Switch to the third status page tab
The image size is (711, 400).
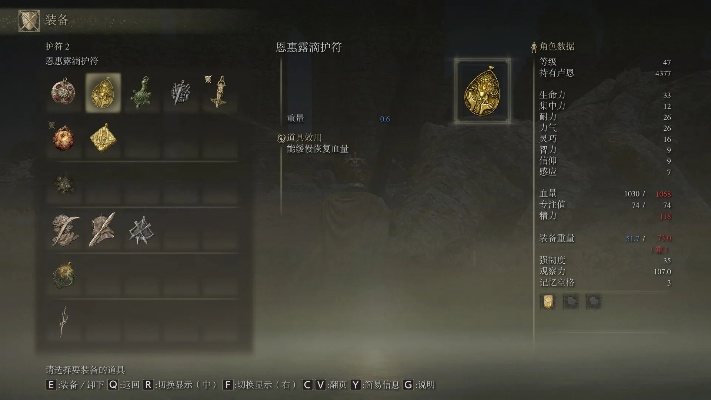(x=593, y=300)
